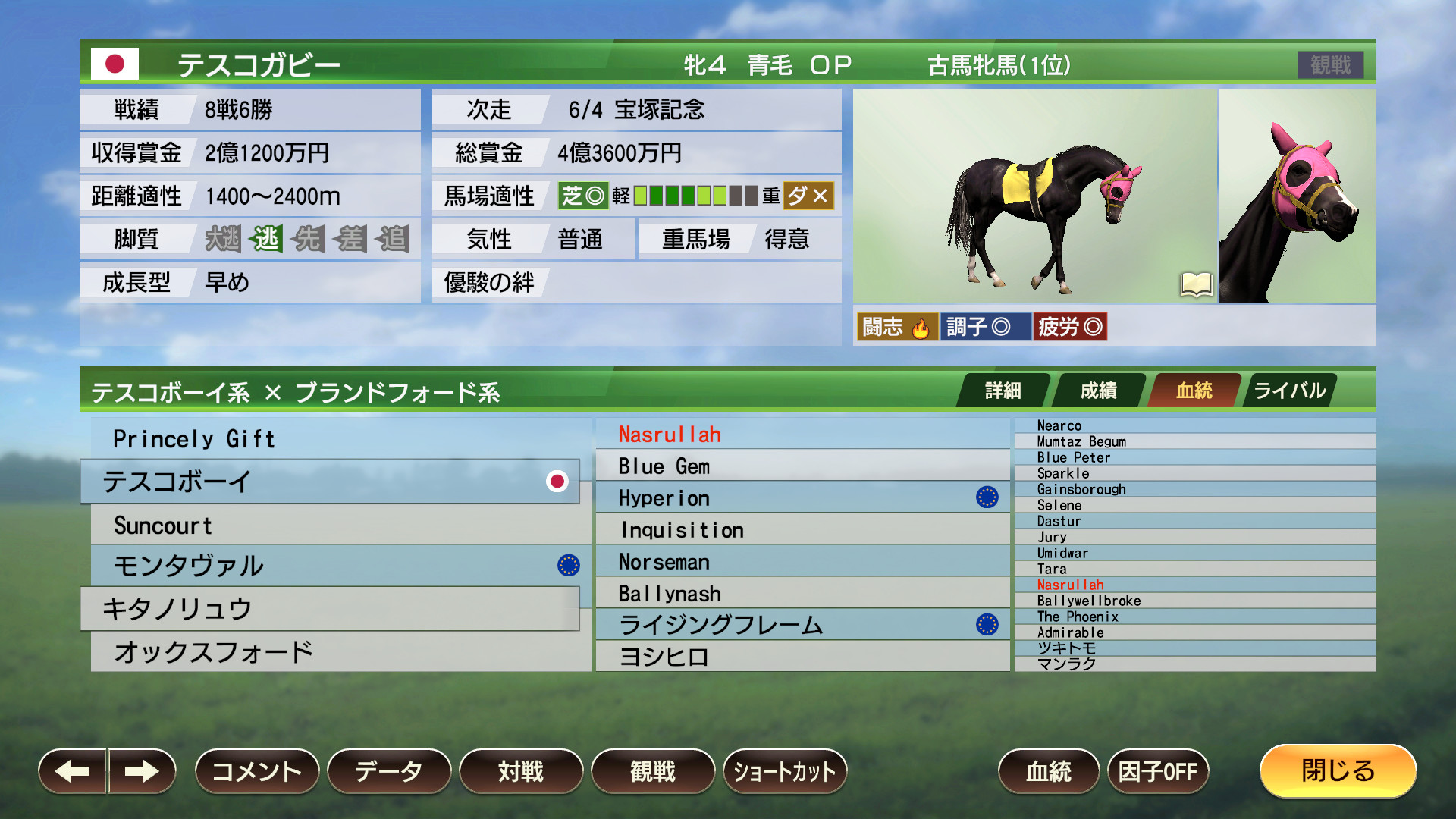Click the left navigation arrow
Viewport: 1456px width, 819px height.
tap(72, 770)
